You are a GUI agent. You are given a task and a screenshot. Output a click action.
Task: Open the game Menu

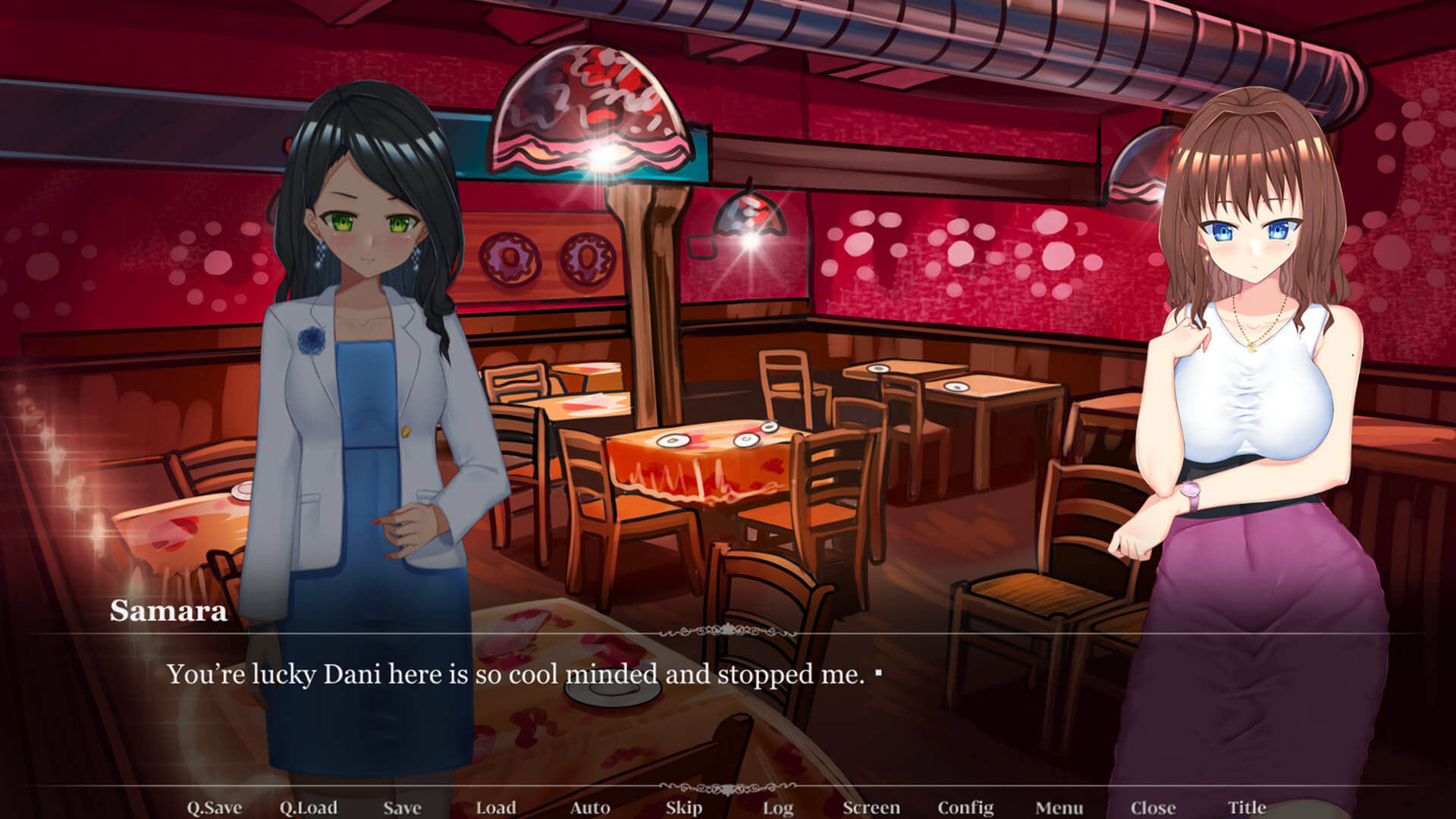[1059, 808]
